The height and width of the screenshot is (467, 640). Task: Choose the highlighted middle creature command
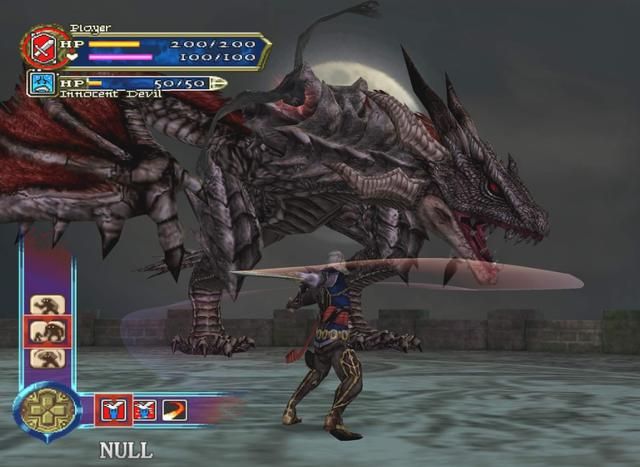pos(45,331)
